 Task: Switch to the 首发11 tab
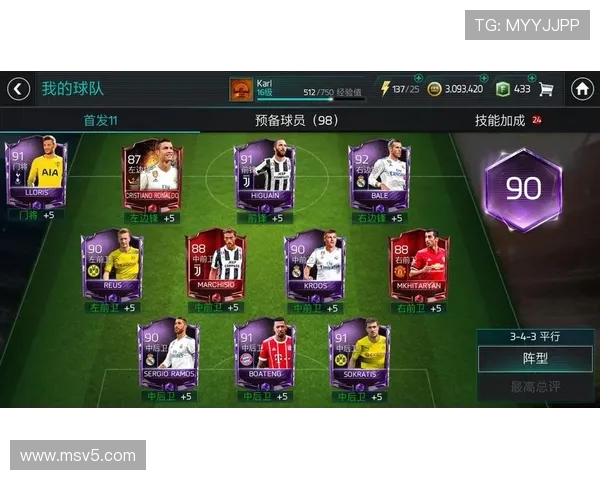pyautogui.click(x=100, y=121)
